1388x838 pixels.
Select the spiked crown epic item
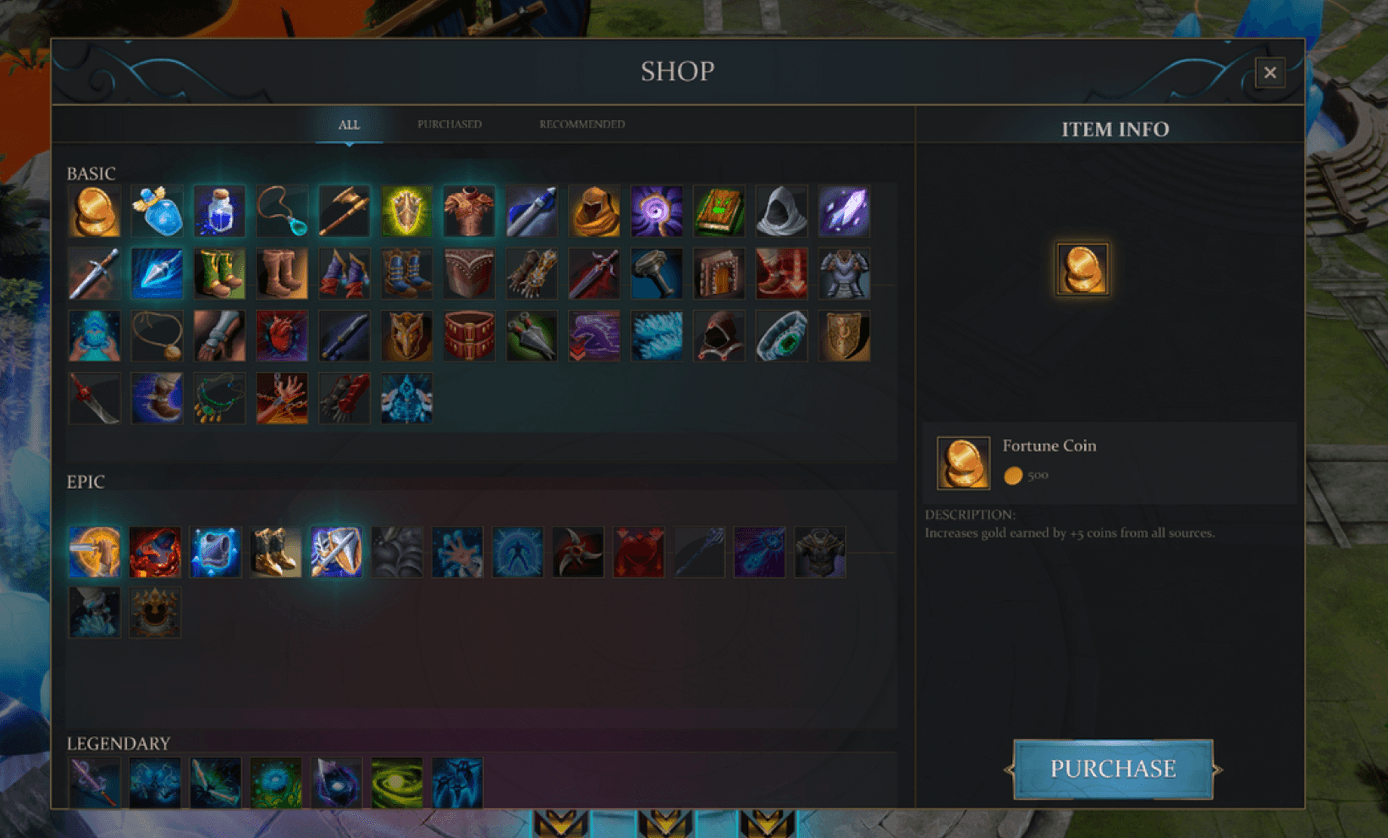(x=155, y=612)
